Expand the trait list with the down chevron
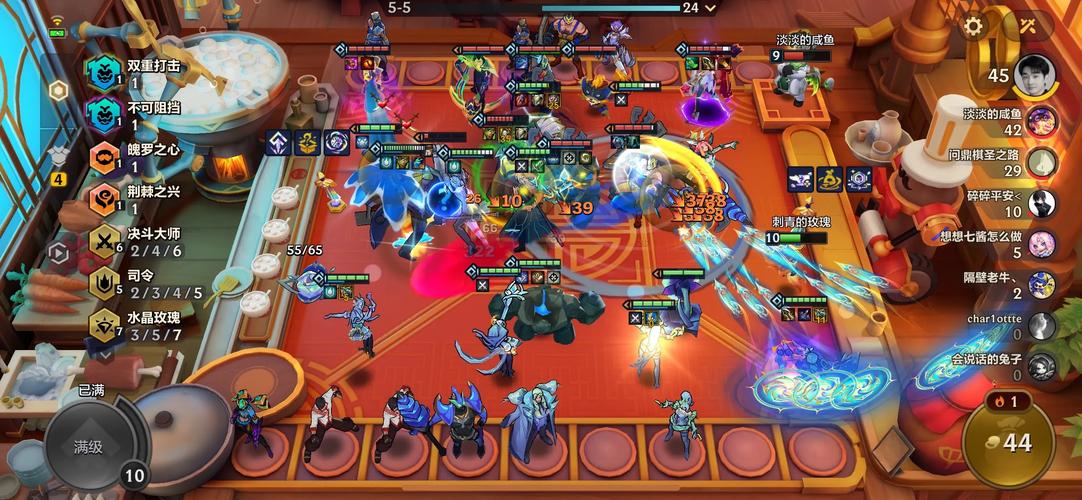This screenshot has height=500, width=1082. click(x=104, y=354)
